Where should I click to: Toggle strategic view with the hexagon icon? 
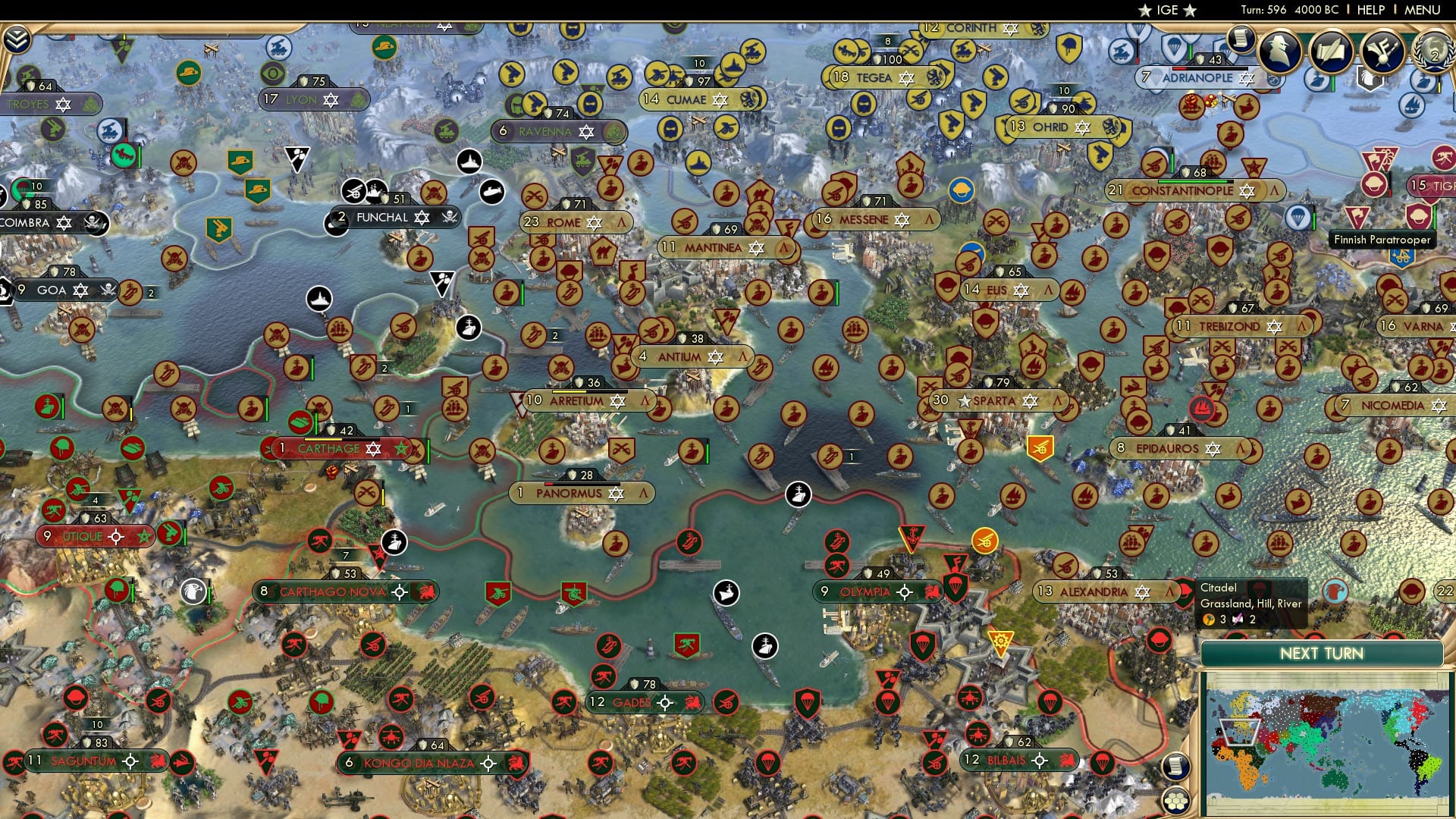1177,801
